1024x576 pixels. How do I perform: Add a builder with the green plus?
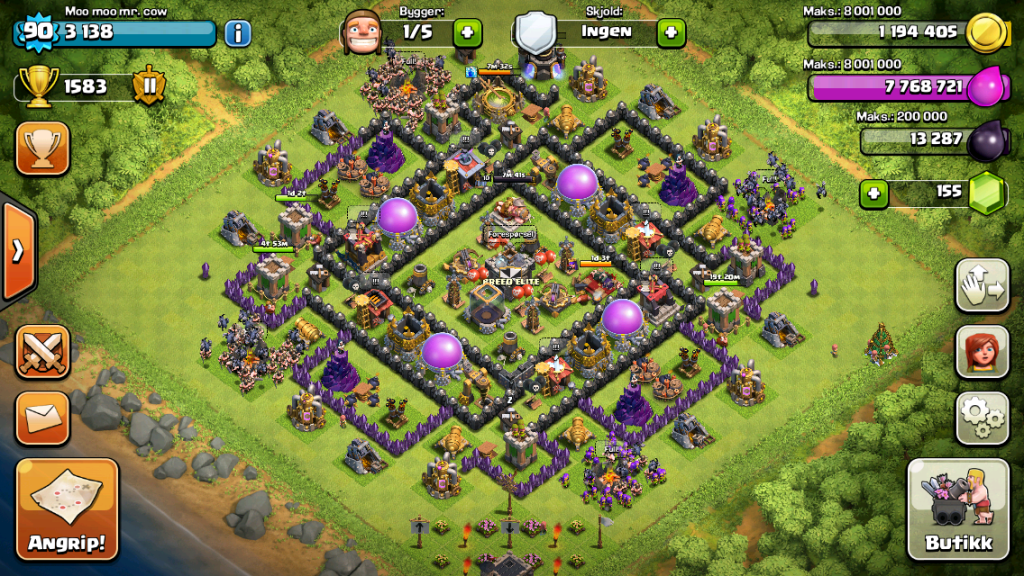coord(467,32)
